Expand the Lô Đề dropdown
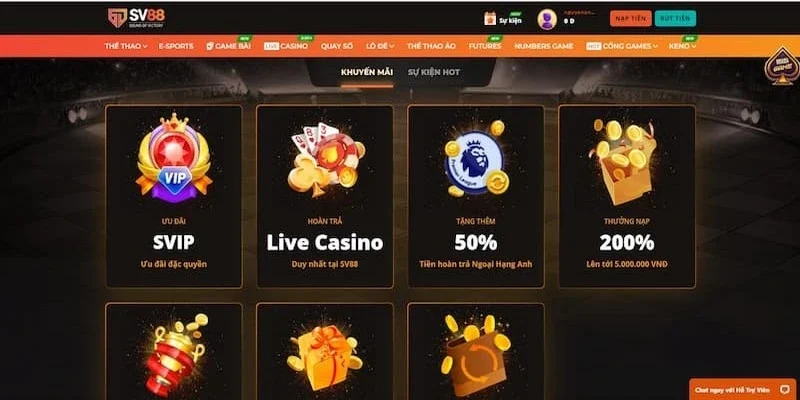This screenshot has height=400, width=800. 380,46
